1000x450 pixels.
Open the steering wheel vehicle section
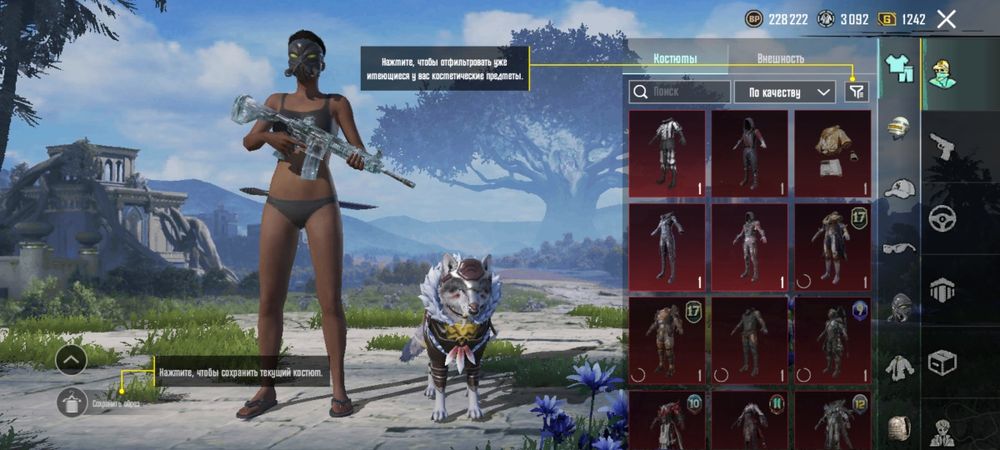(942, 218)
